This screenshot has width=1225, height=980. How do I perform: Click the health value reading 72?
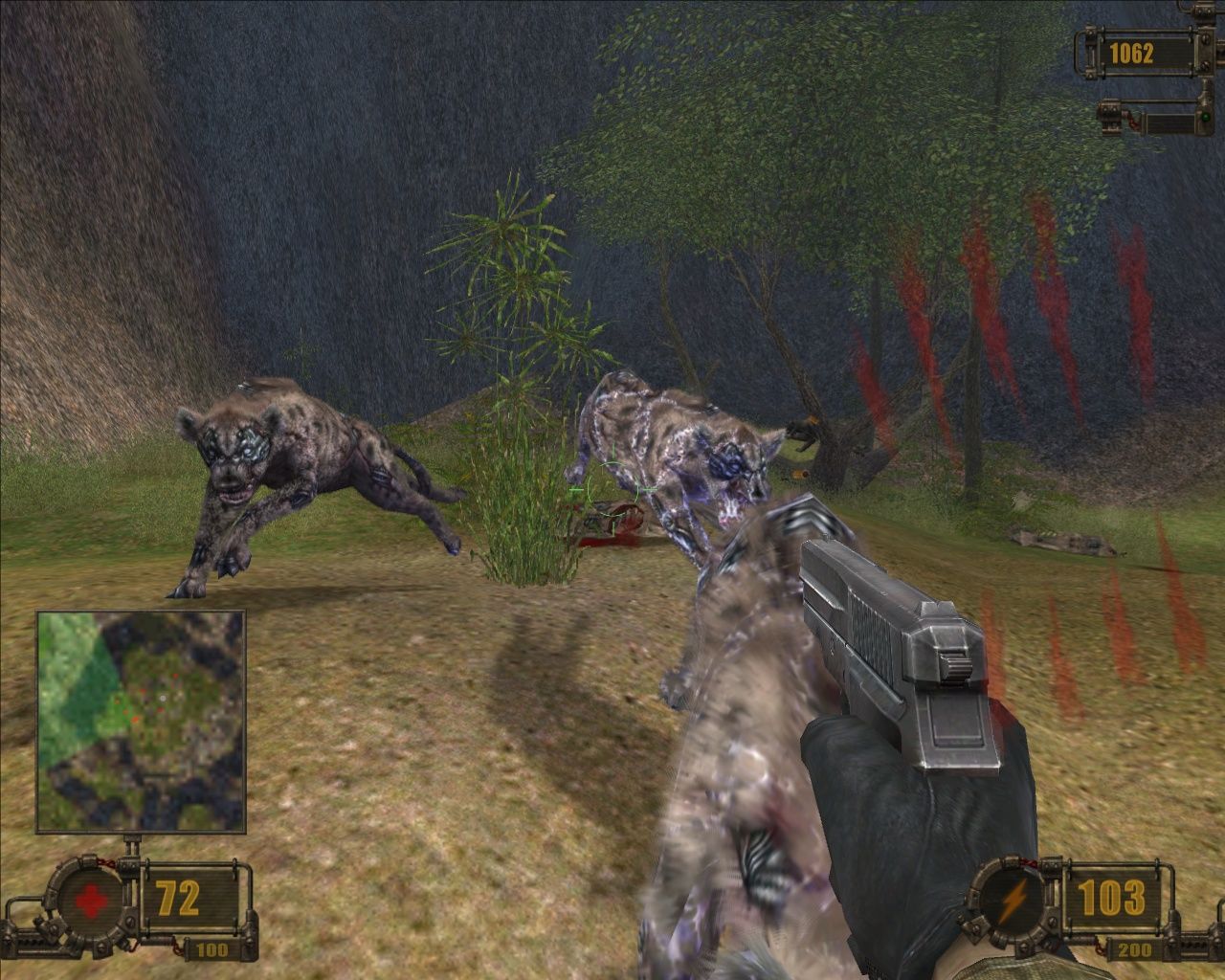[x=177, y=898]
